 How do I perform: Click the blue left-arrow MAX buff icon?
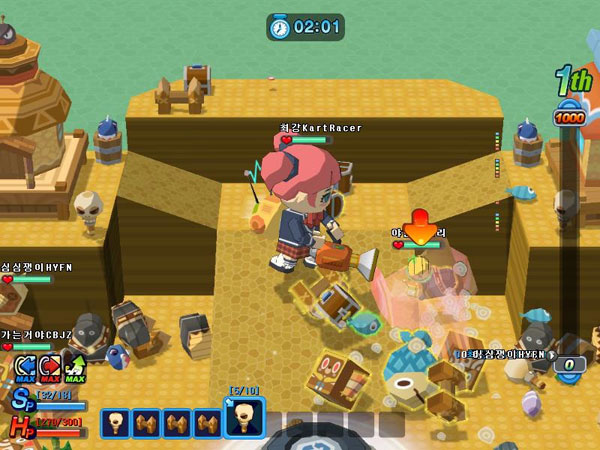tap(26, 367)
